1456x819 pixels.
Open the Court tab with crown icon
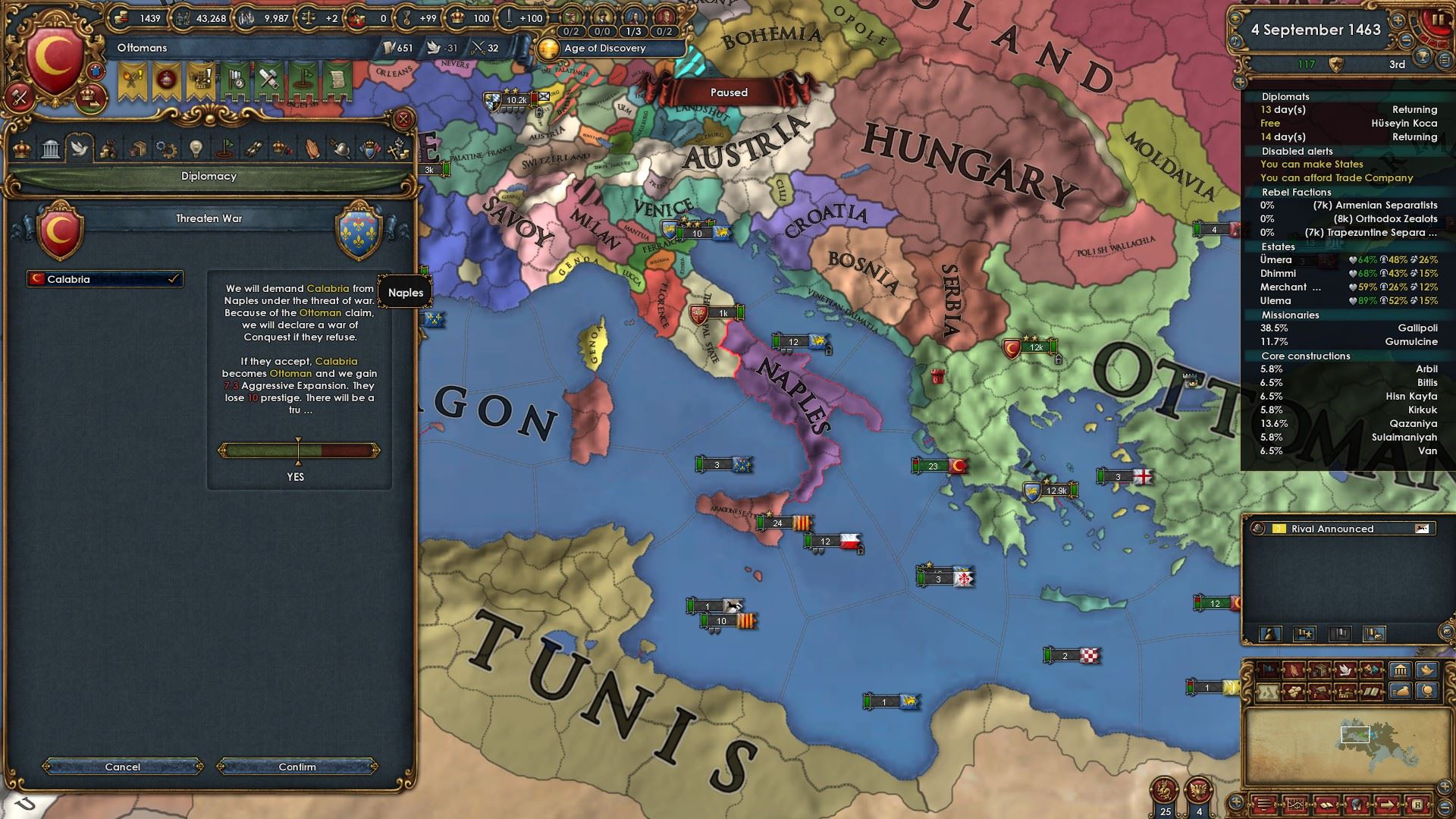pyautogui.click(x=23, y=148)
